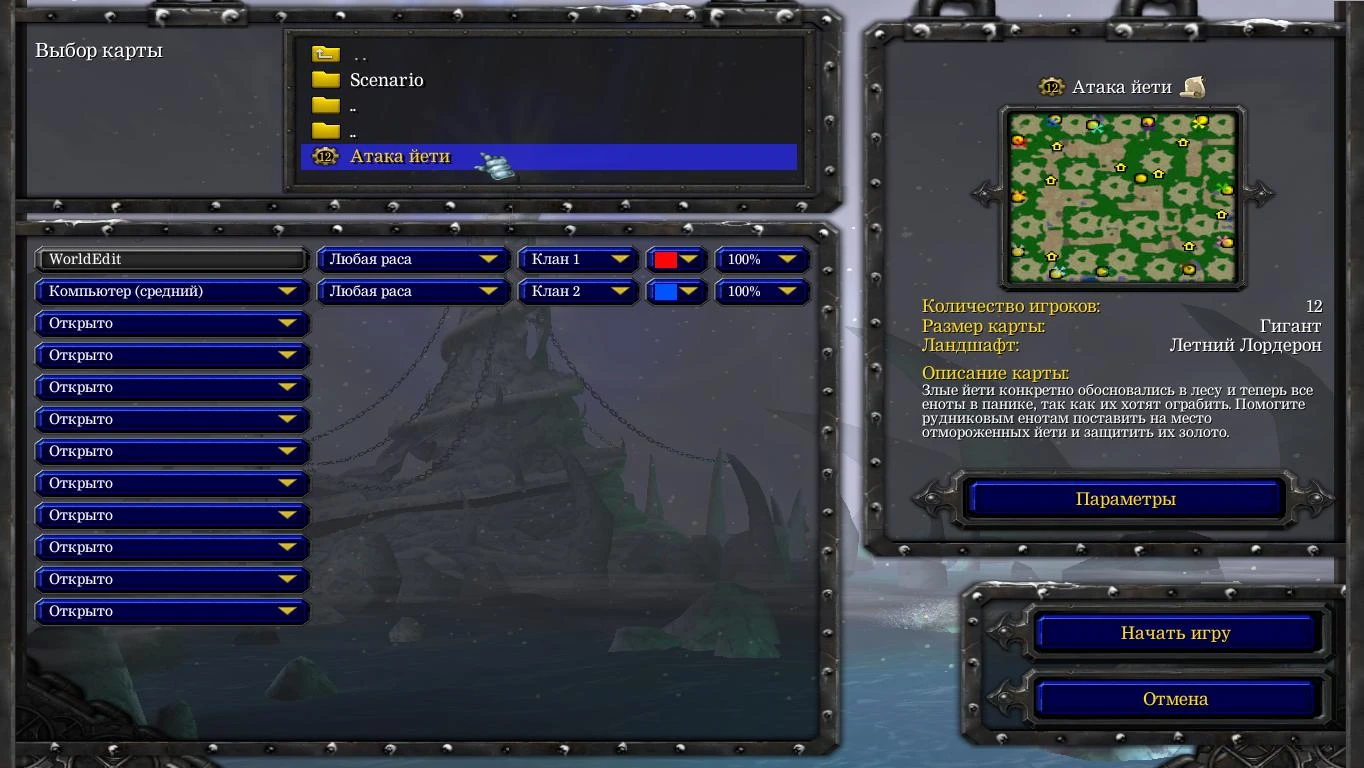Click the Отмена button
The width and height of the screenshot is (1364, 768).
1176,698
